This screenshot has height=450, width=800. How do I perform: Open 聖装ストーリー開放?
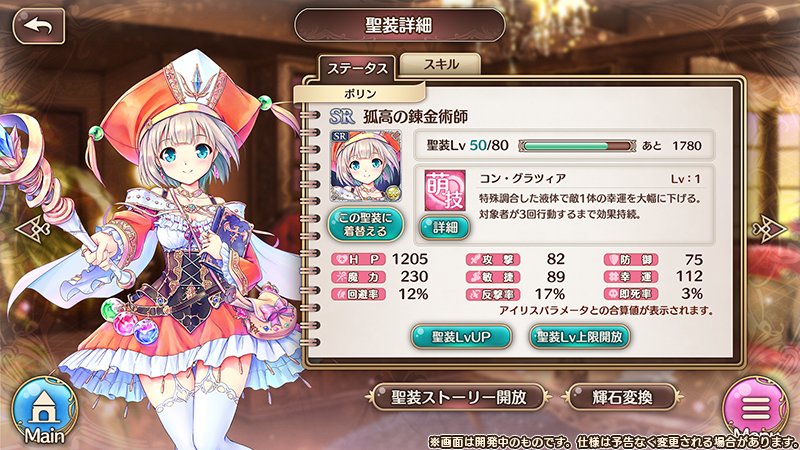click(x=460, y=396)
